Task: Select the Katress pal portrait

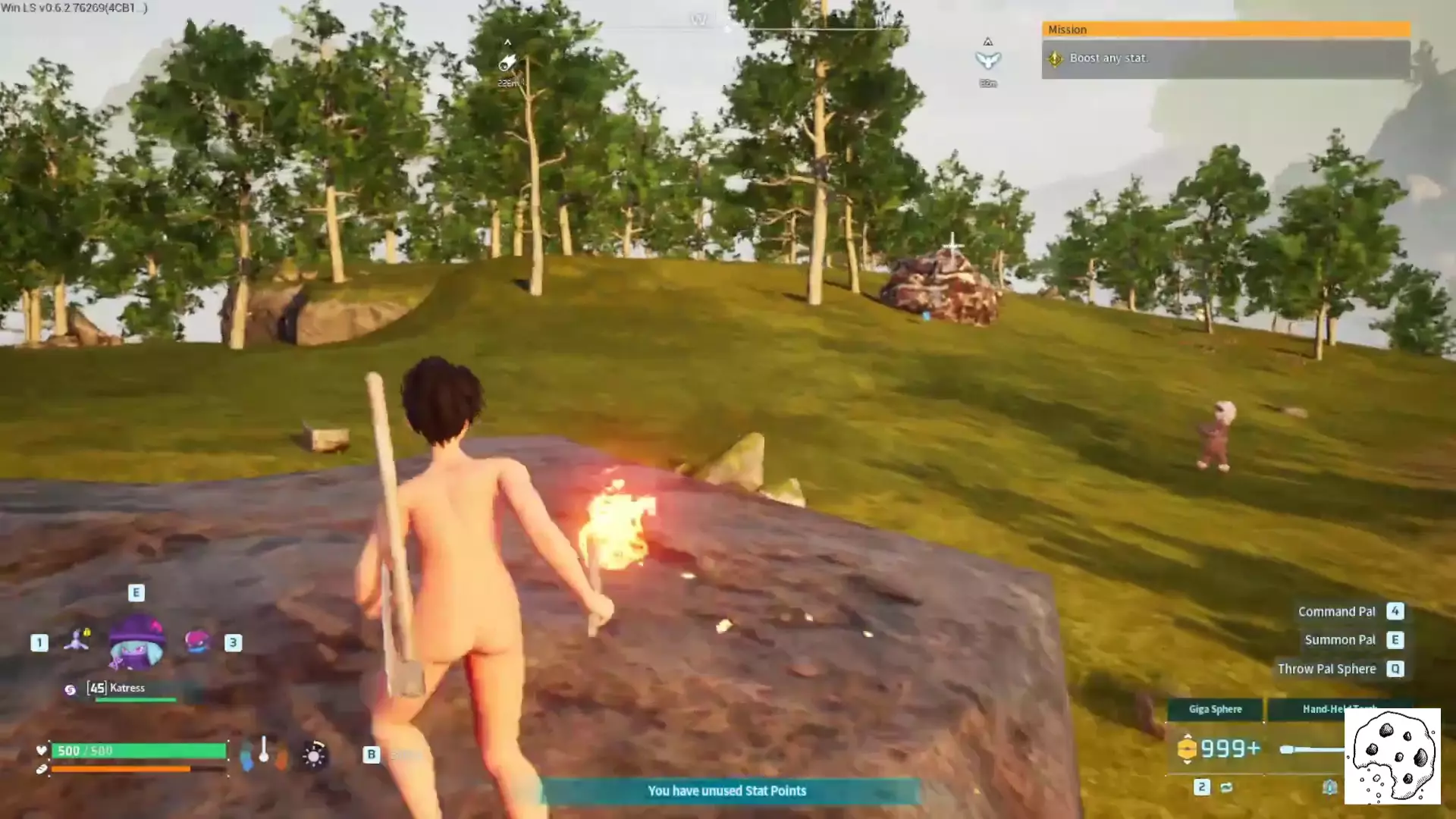Action: click(136, 642)
